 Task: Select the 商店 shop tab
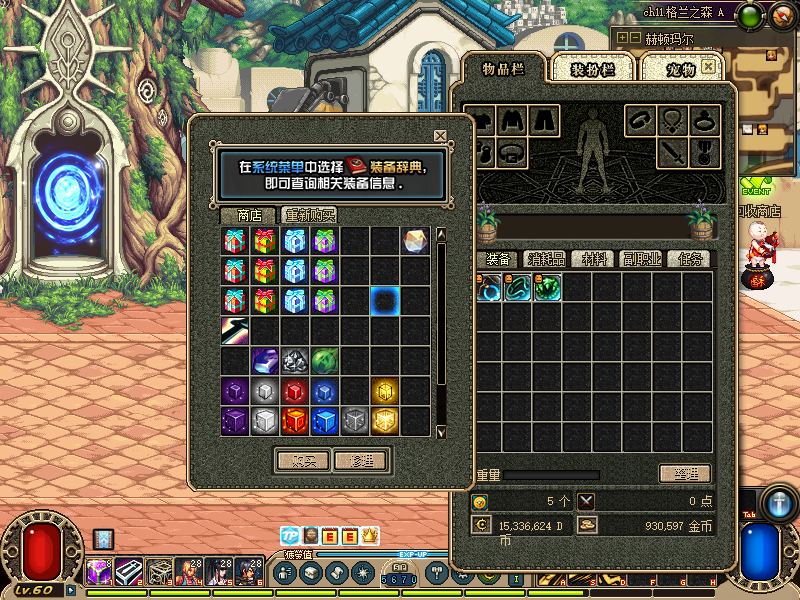click(x=249, y=215)
